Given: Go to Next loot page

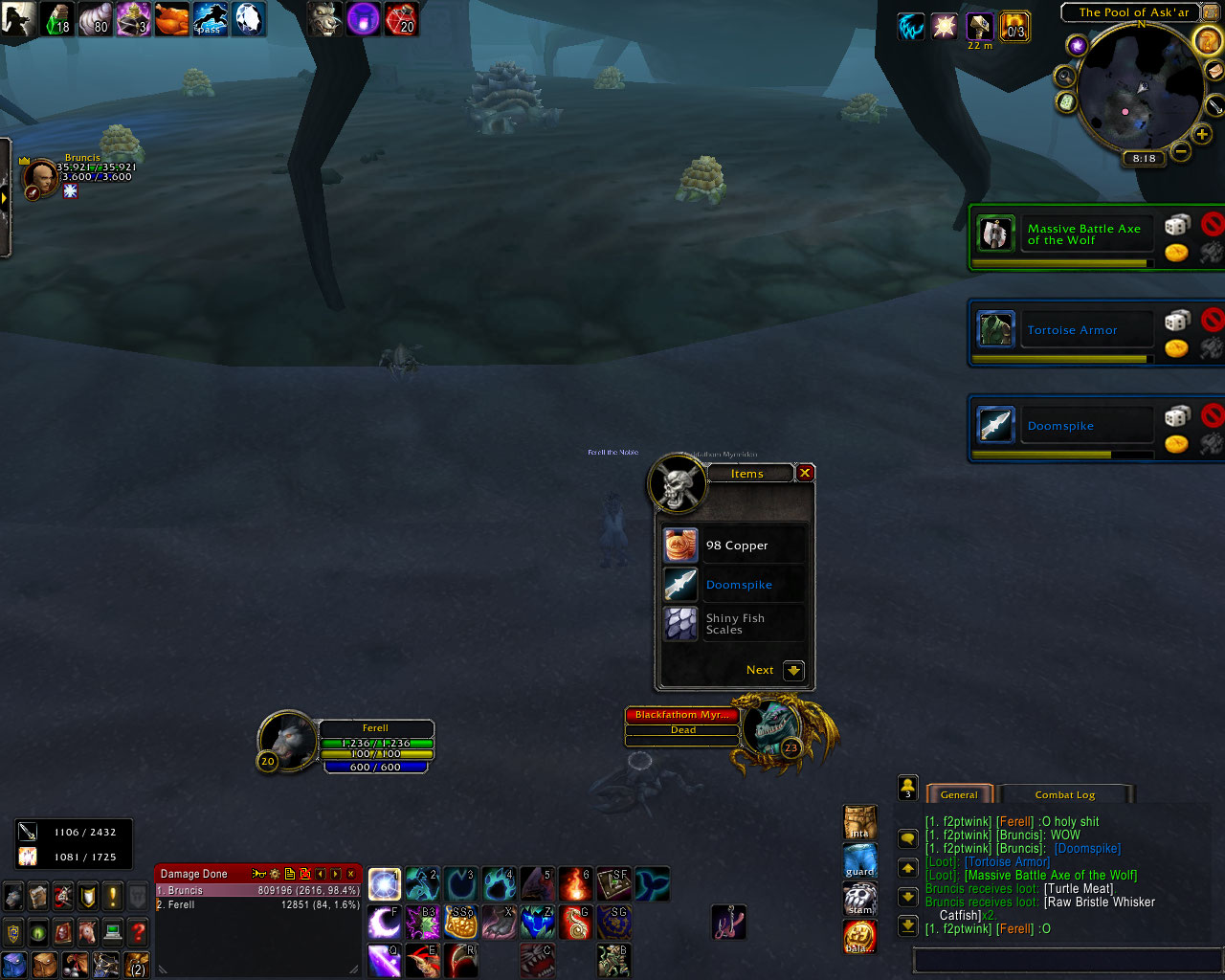Looking at the screenshot, I should point(793,671).
